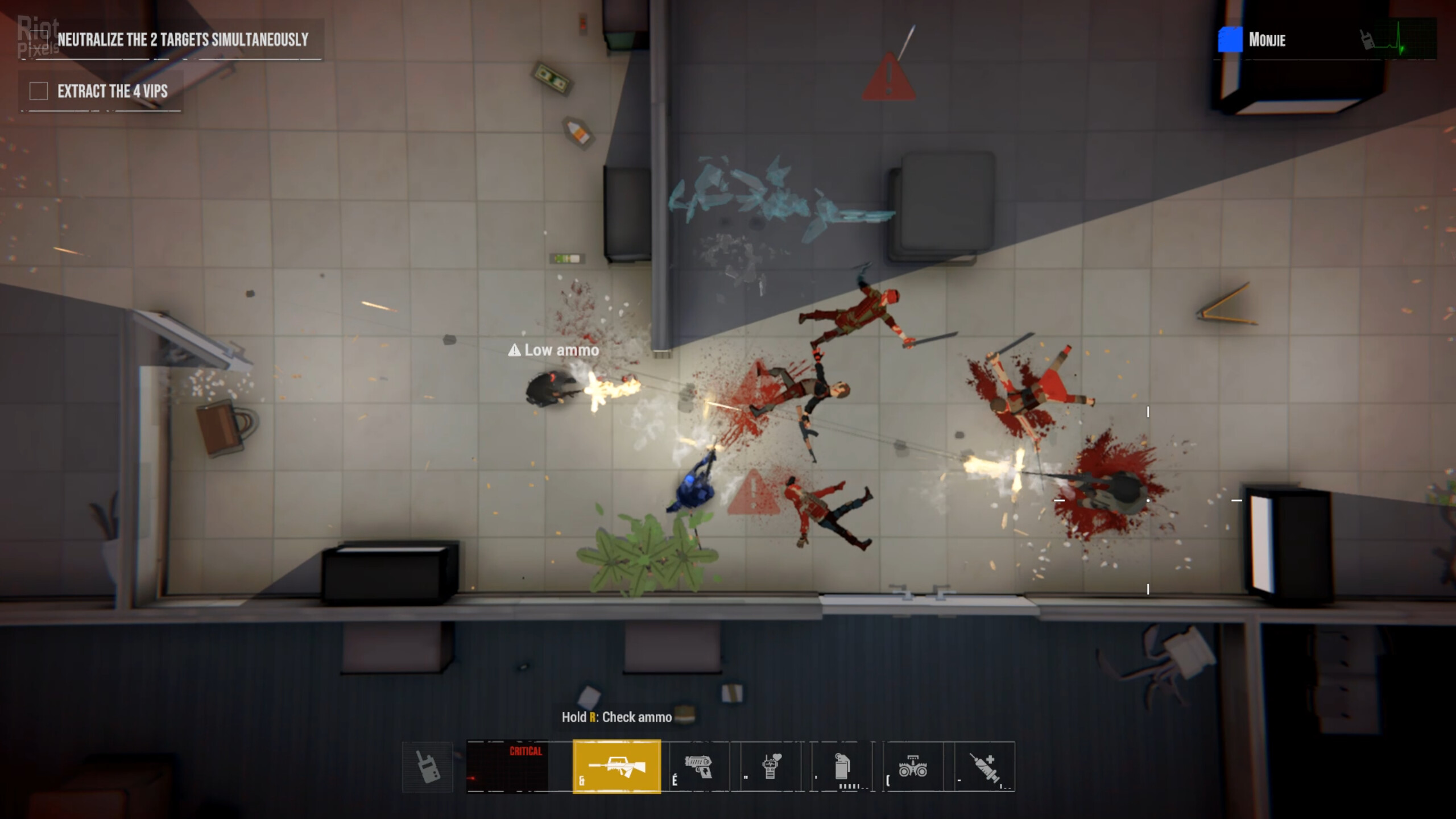Equip the grenade slot
1456x819 pixels.
click(x=842, y=767)
